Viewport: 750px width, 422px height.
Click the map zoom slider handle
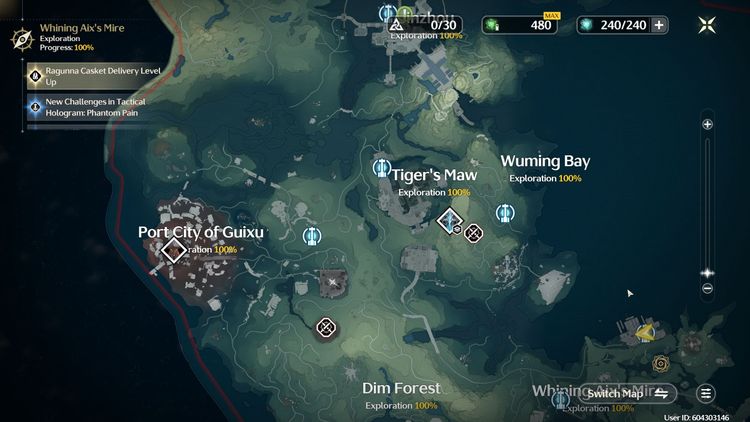point(707,272)
